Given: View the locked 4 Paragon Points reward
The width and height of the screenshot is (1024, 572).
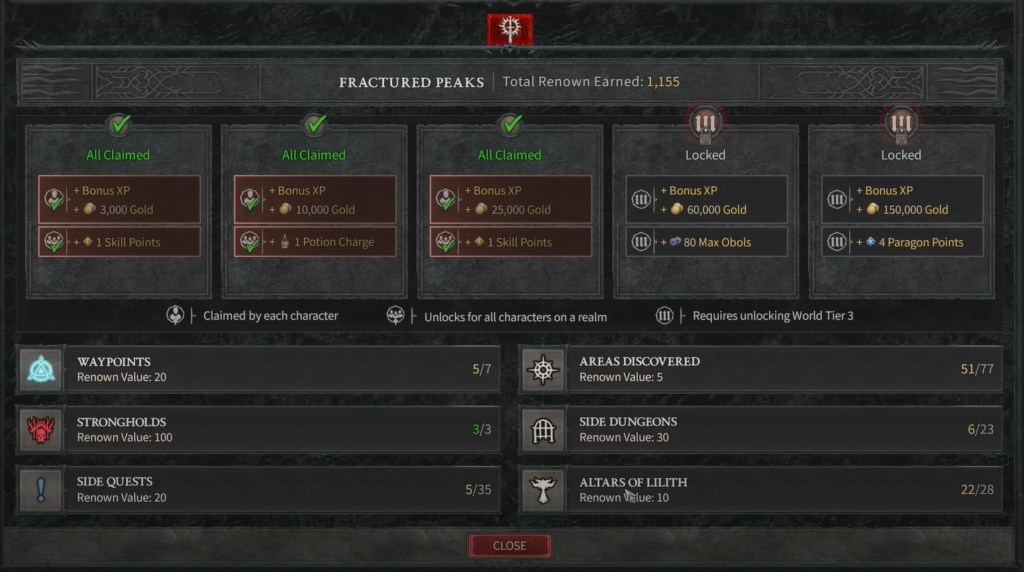Looking at the screenshot, I should [x=902, y=242].
